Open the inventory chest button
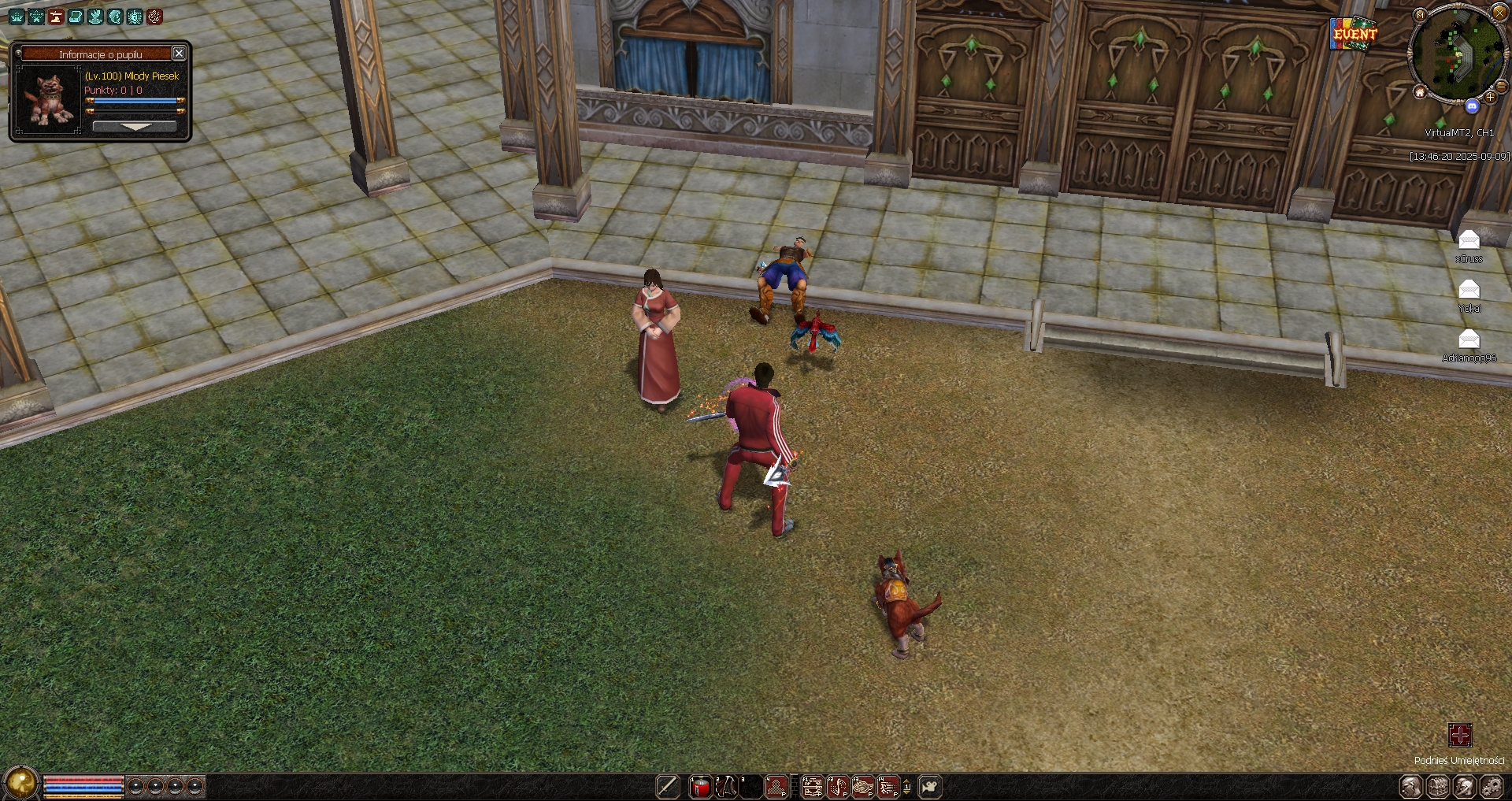The image size is (1512, 801). coord(1438,787)
